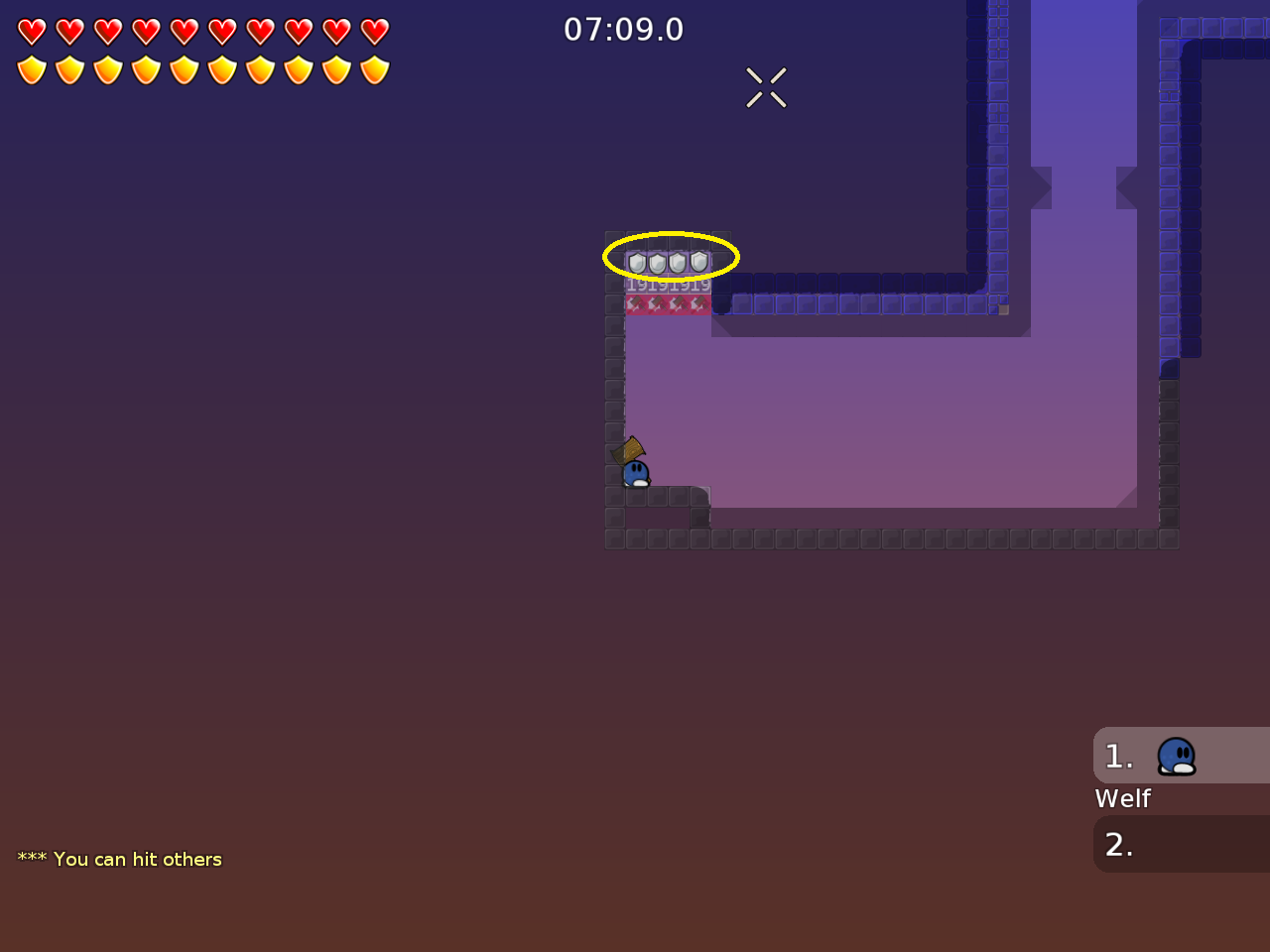Viewport: 1270px width, 952px height.
Task: Click the fifth heart icon in the top-left HUD
Action: (183, 30)
